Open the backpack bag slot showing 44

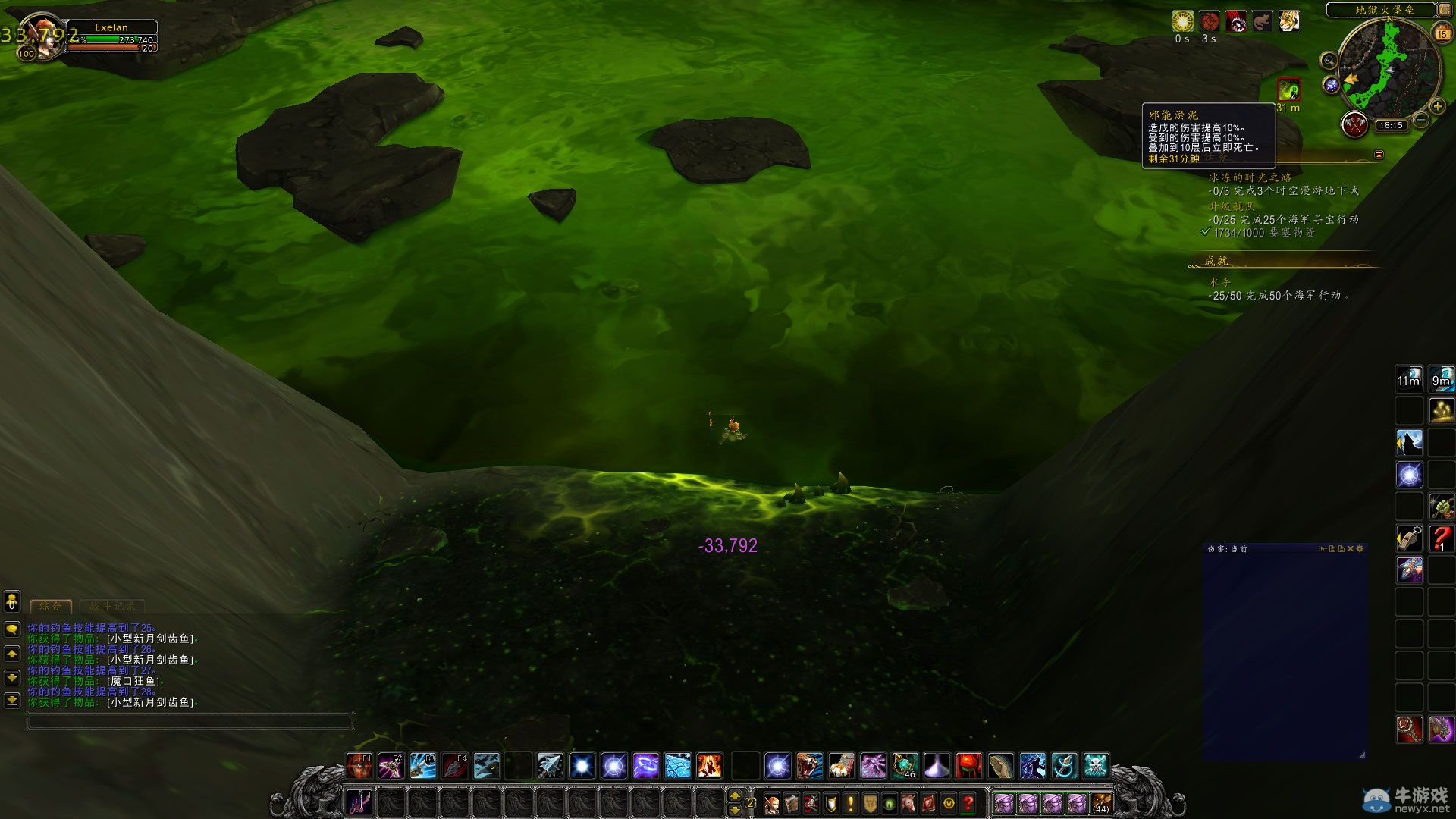pos(1100,803)
